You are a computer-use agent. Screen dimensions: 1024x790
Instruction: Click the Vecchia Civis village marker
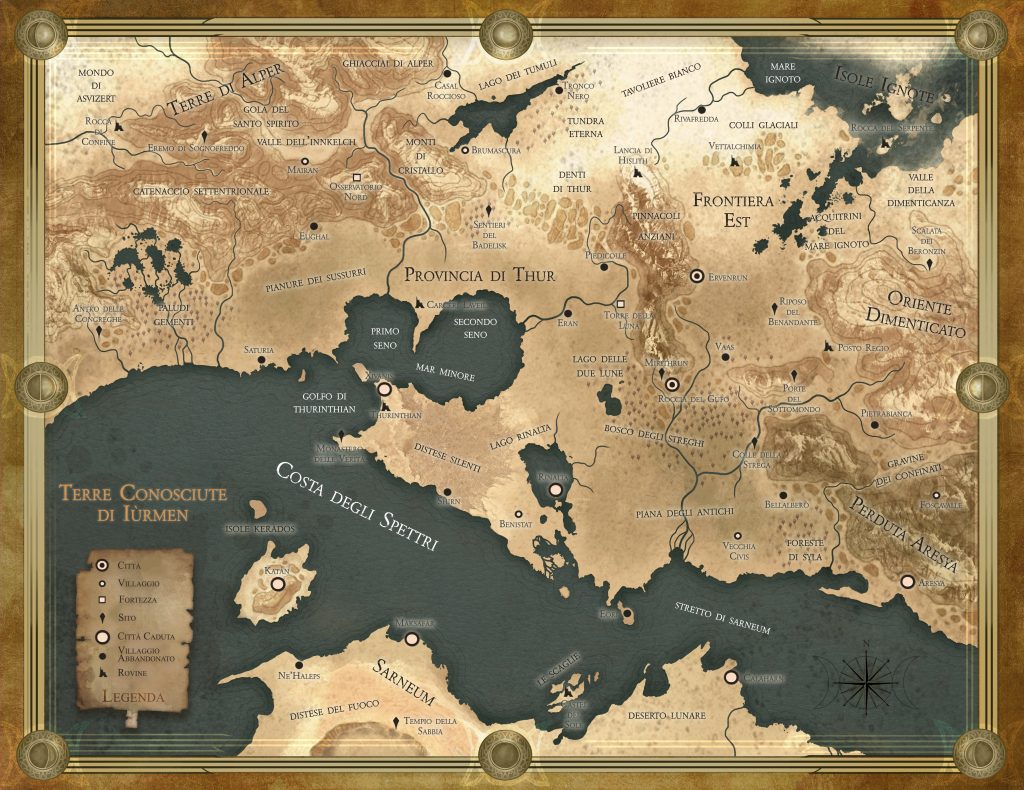tap(737, 536)
